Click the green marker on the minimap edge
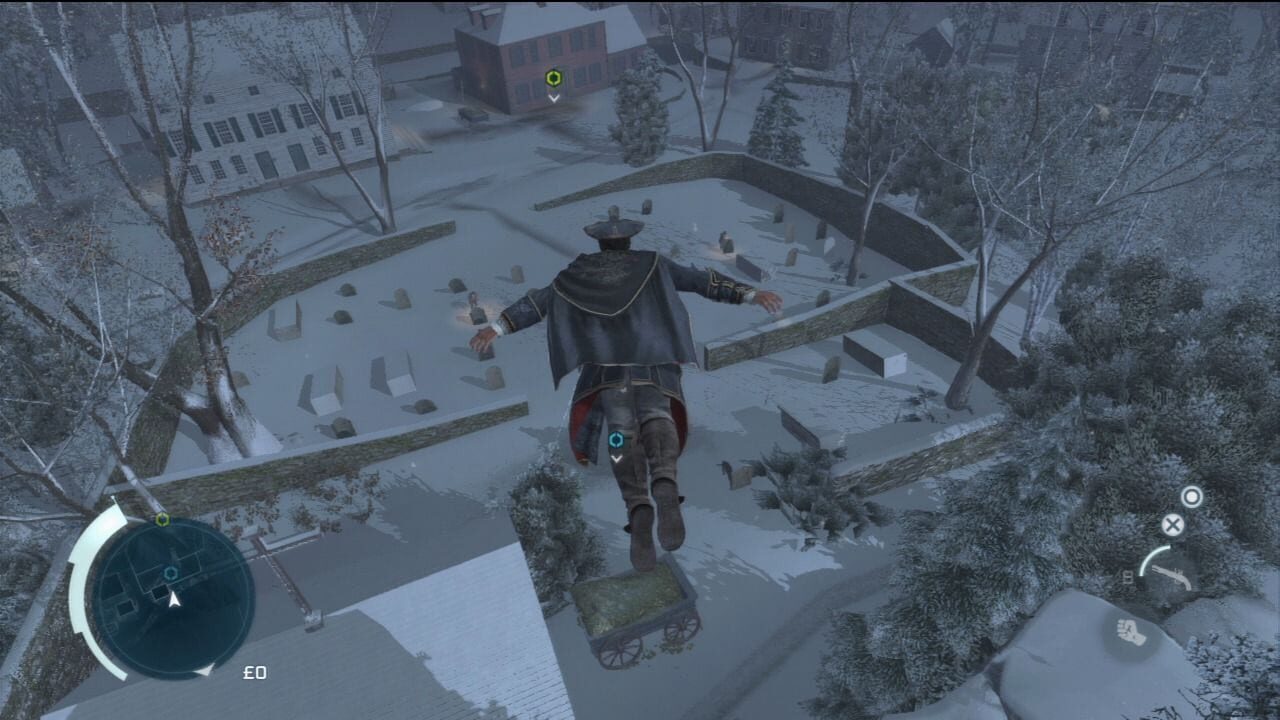This screenshot has height=720, width=1280. [x=162, y=519]
